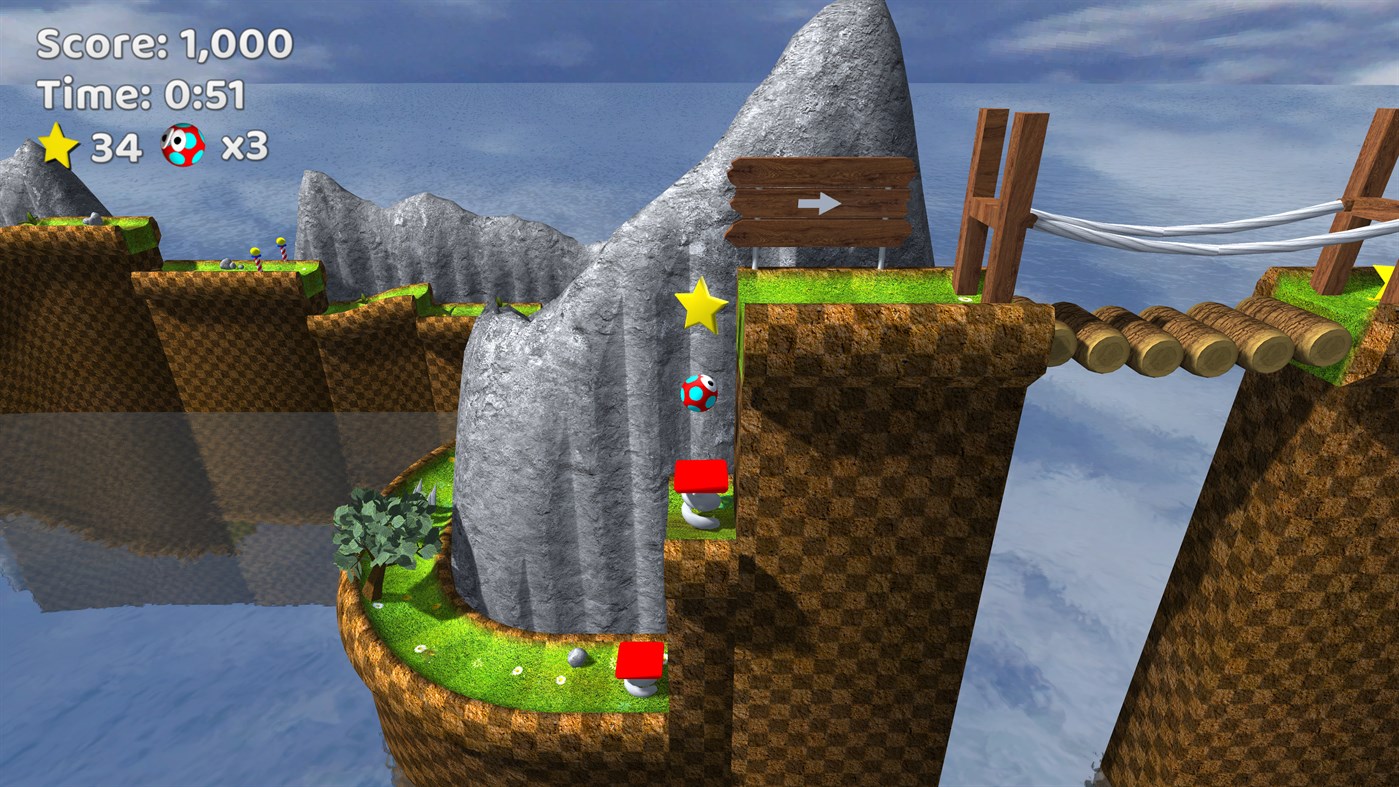Select the grey rock near the lower spring
Viewport: 1399px width, 787px height.
577,658
